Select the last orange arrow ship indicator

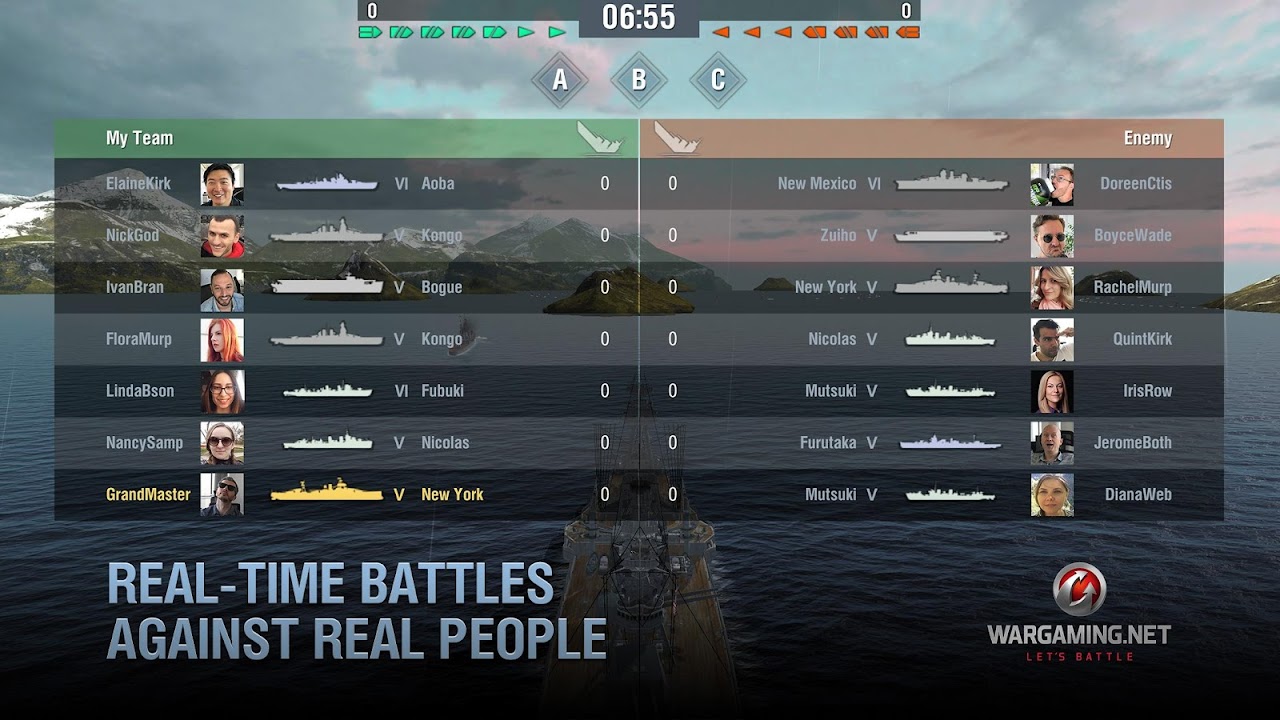(x=906, y=31)
